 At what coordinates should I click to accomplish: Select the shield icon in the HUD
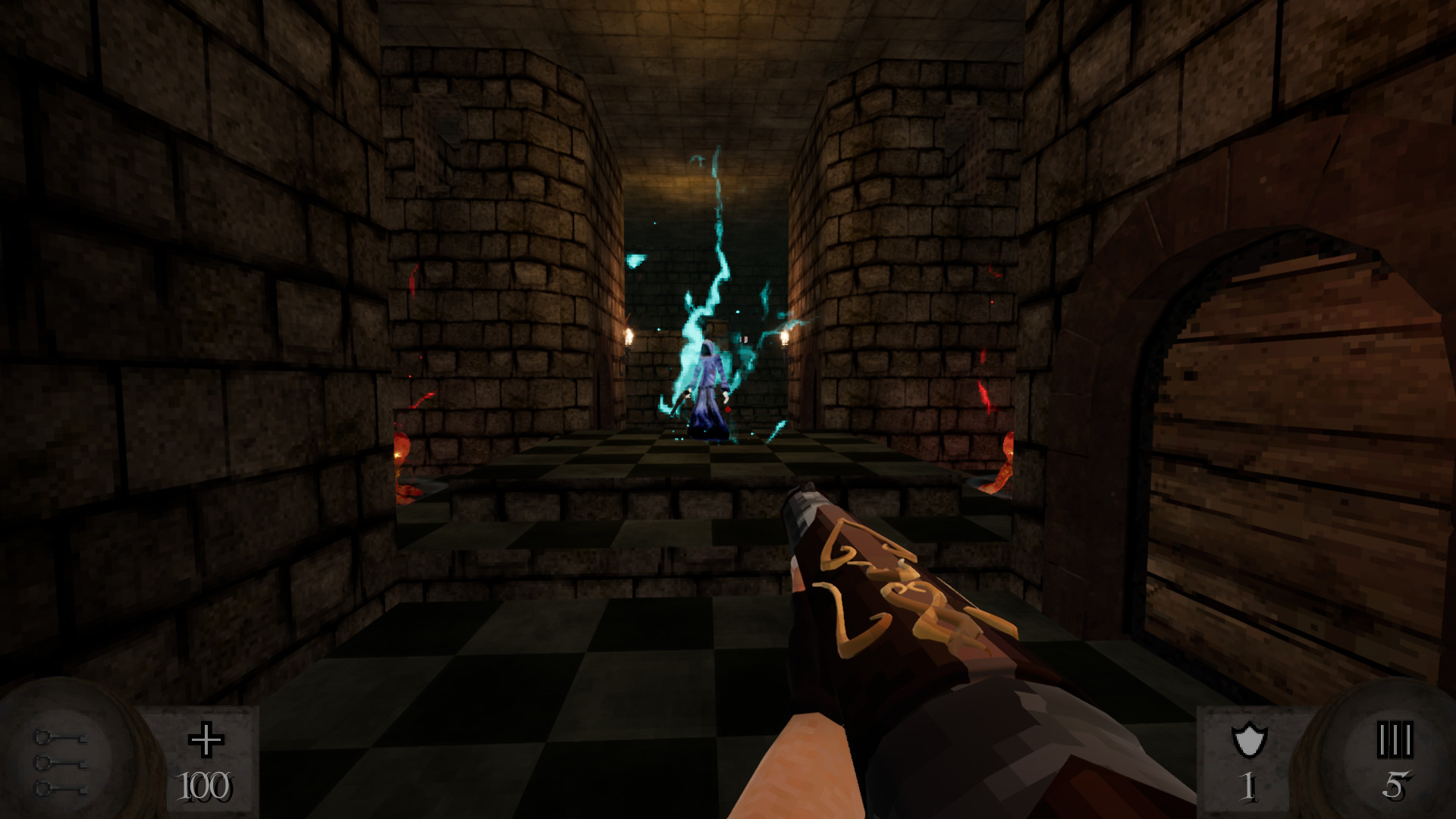click(1248, 739)
